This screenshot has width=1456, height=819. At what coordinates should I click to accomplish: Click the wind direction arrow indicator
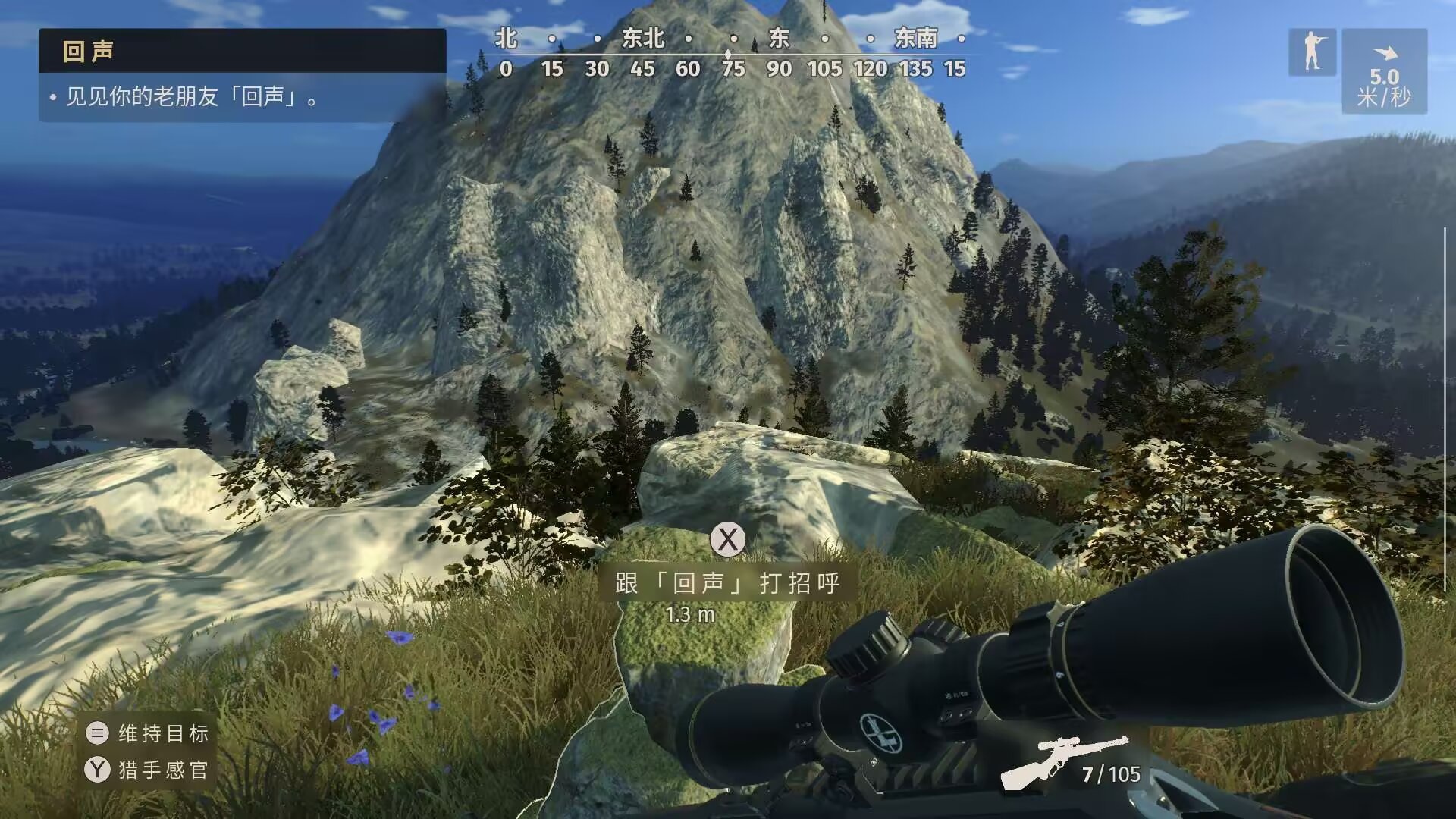click(1385, 52)
